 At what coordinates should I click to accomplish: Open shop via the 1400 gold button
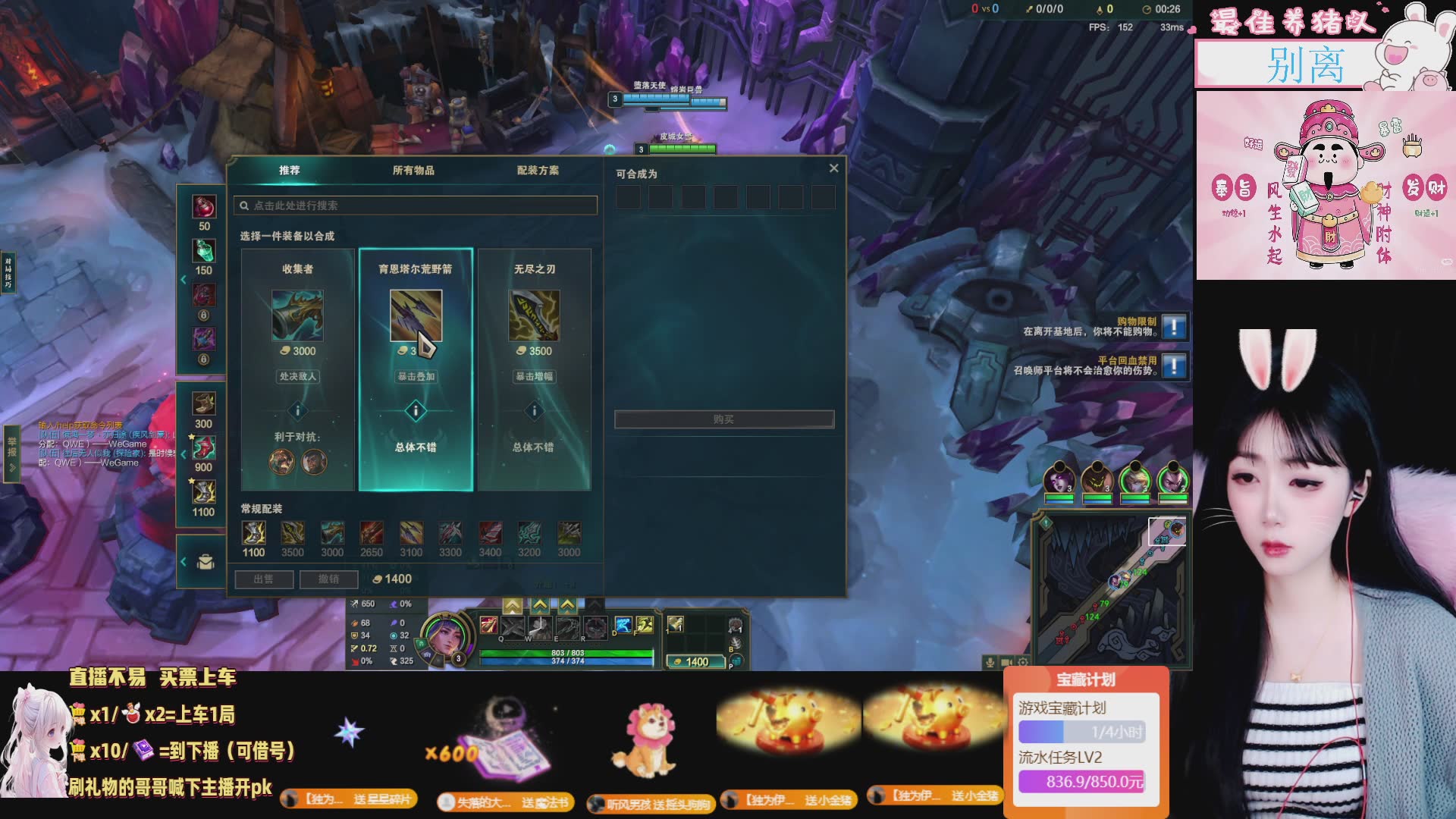click(696, 662)
